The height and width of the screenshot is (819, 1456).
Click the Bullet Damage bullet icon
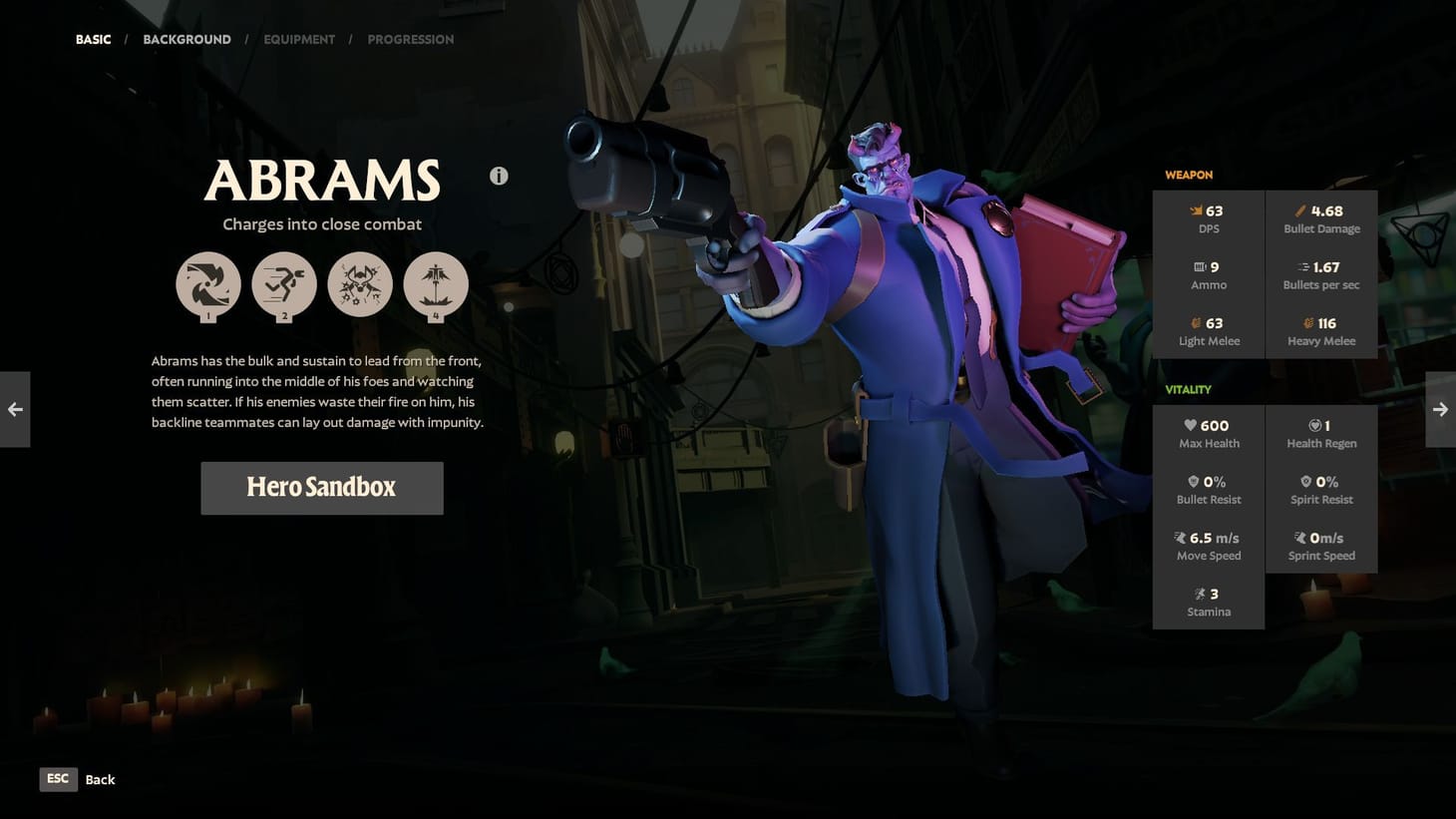(1300, 210)
